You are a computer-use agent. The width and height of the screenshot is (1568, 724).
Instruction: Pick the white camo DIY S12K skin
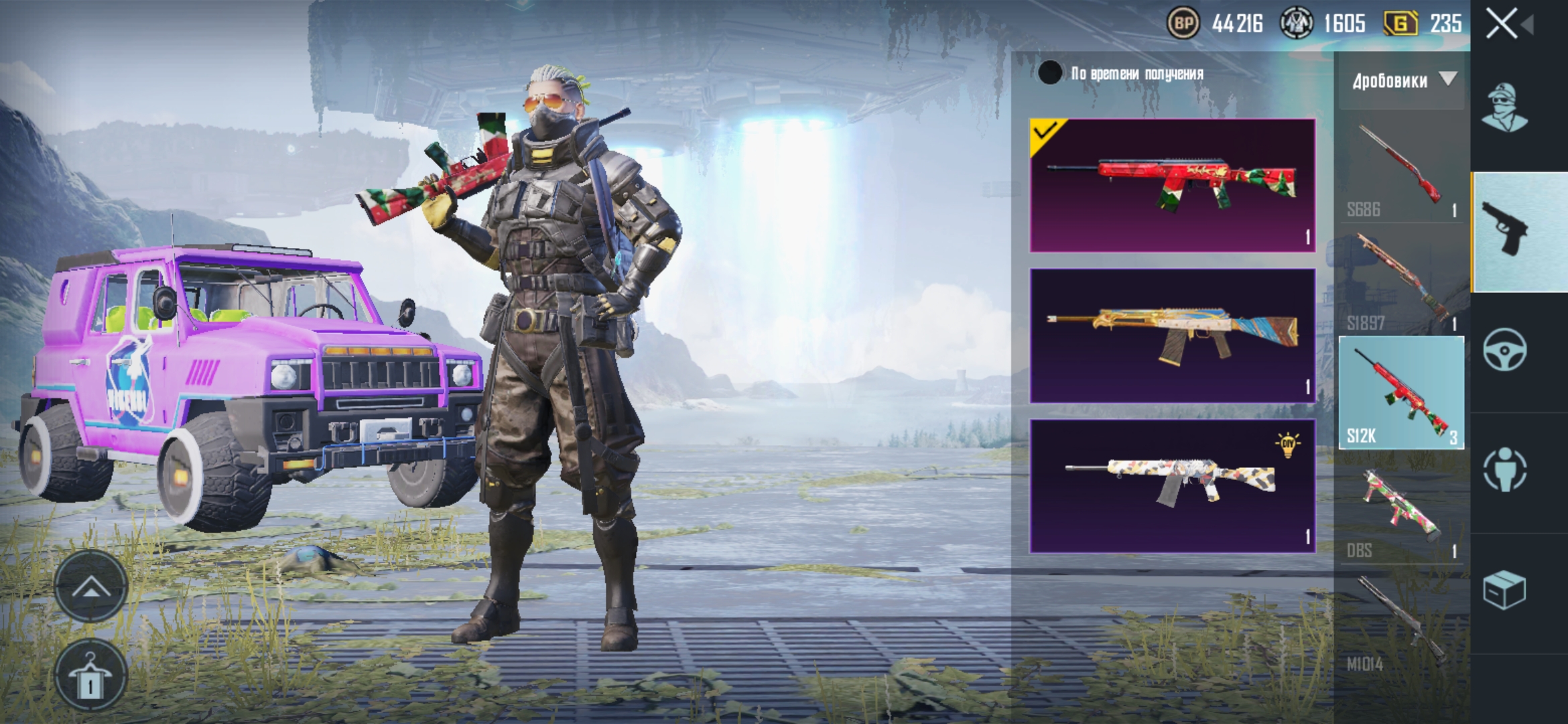(x=1173, y=486)
